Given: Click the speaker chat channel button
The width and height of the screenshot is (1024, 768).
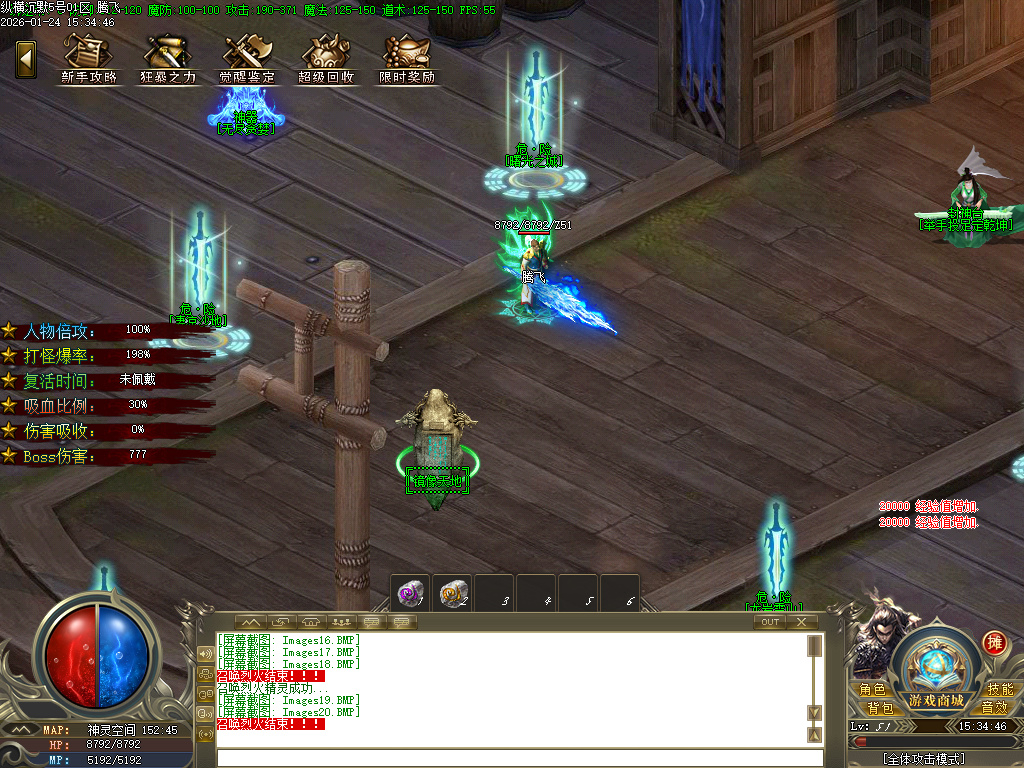Looking at the screenshot, I should click(x=206, y=654).
